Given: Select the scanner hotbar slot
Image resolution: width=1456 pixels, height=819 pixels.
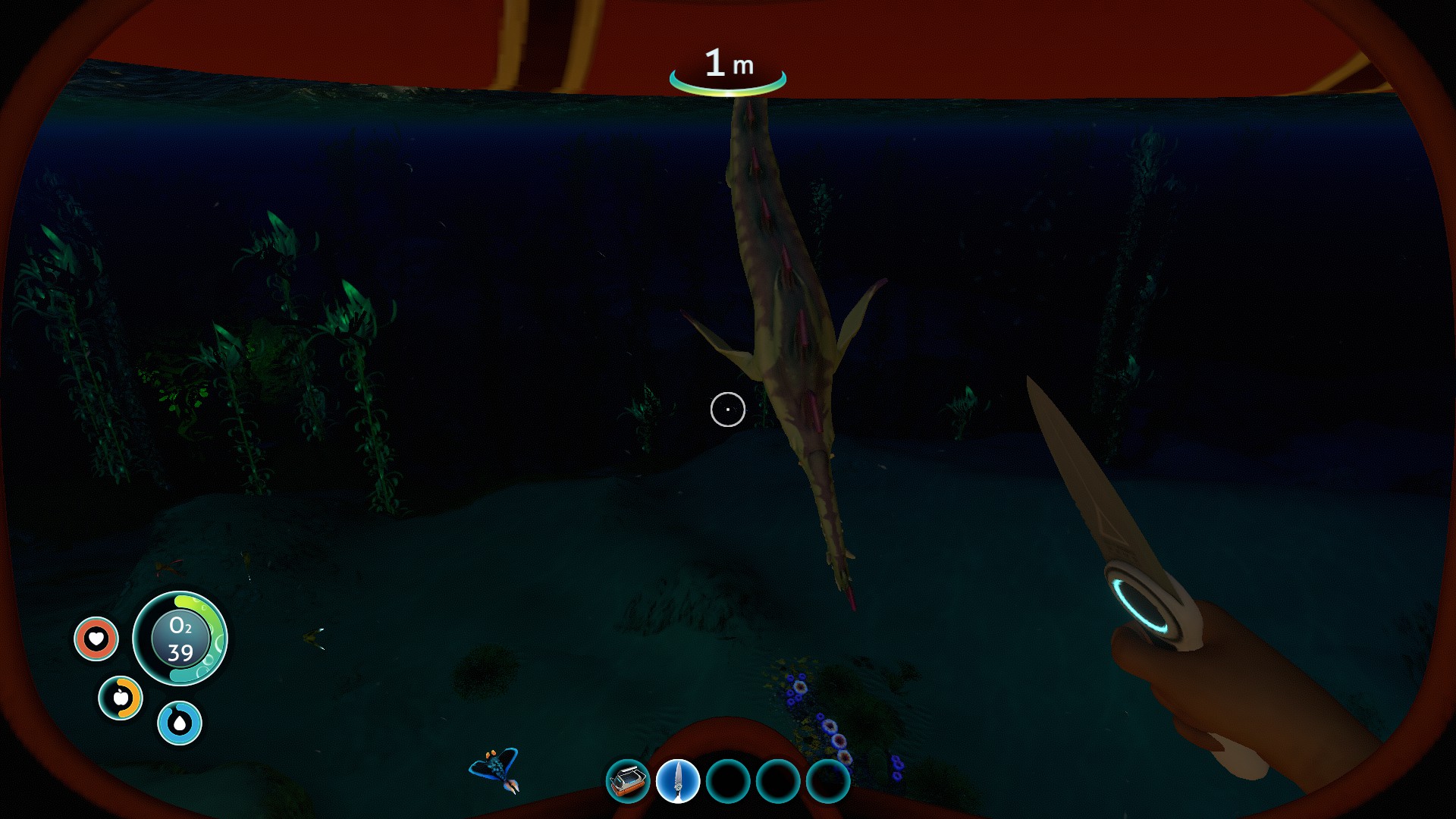Looking at the screenshot, I should pyautogui.click(x=628, y=781).
